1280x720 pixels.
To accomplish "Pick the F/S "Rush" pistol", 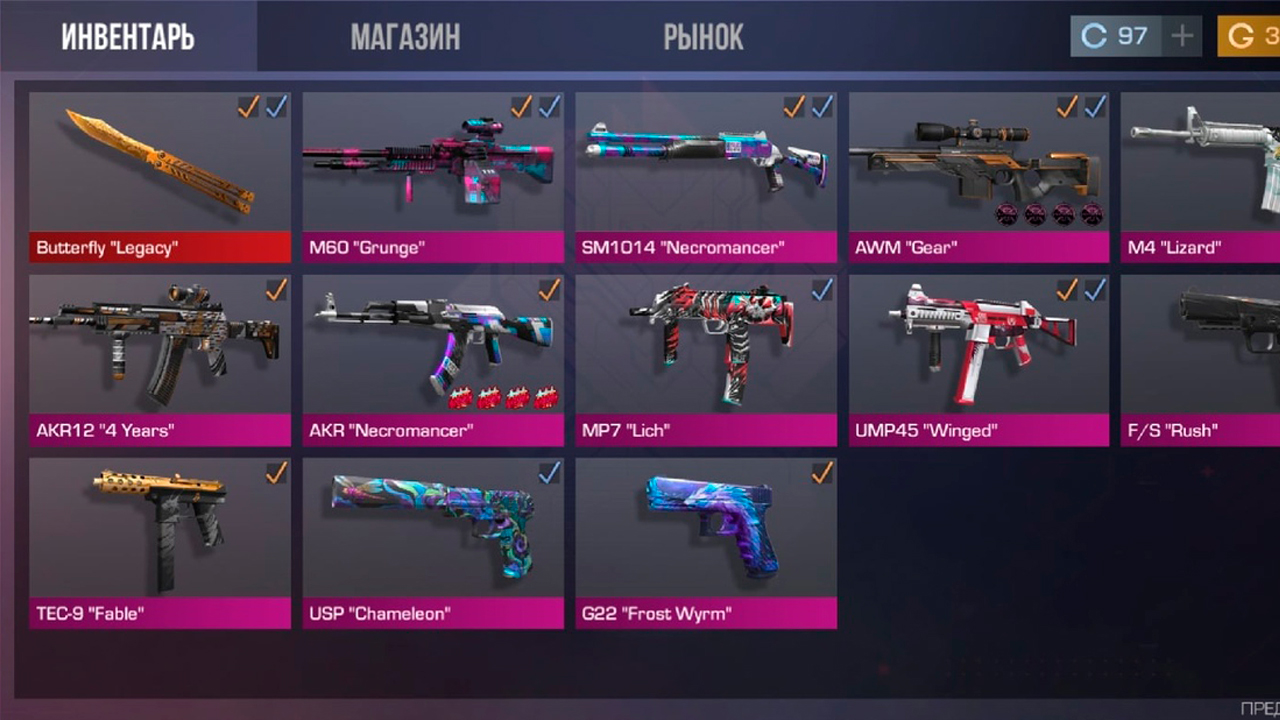I will (x=1201, y=360).
